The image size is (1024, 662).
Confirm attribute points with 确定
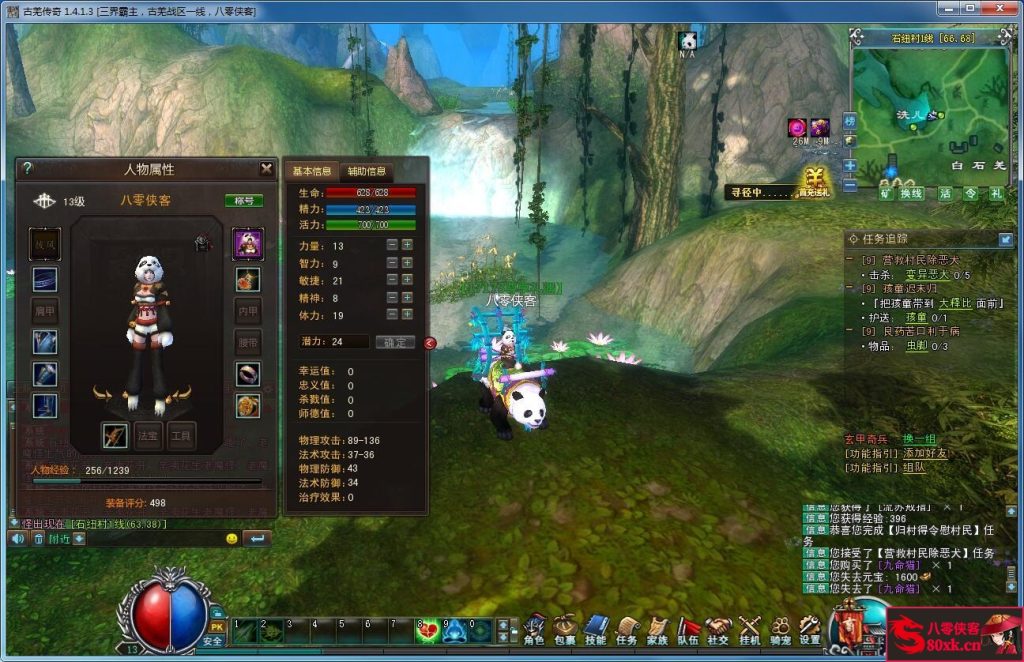tap(395, 342)
